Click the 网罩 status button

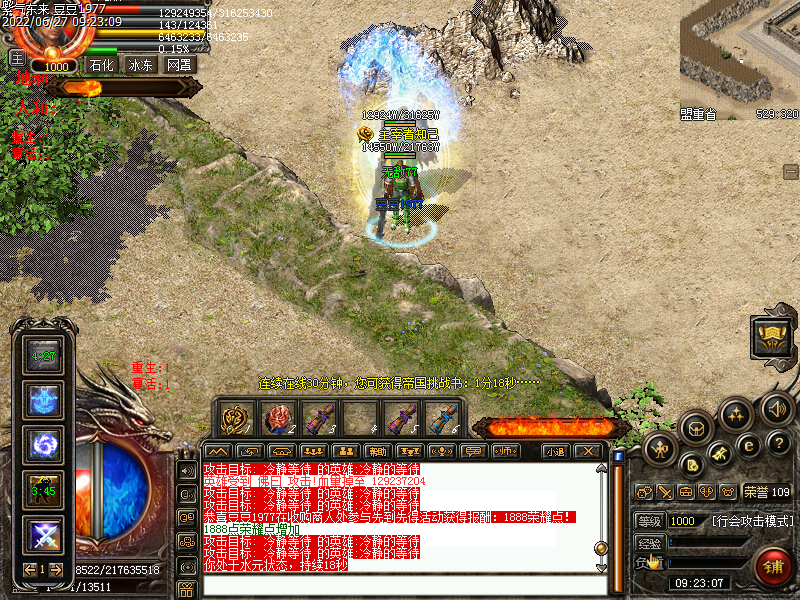[x=180, y=65]
